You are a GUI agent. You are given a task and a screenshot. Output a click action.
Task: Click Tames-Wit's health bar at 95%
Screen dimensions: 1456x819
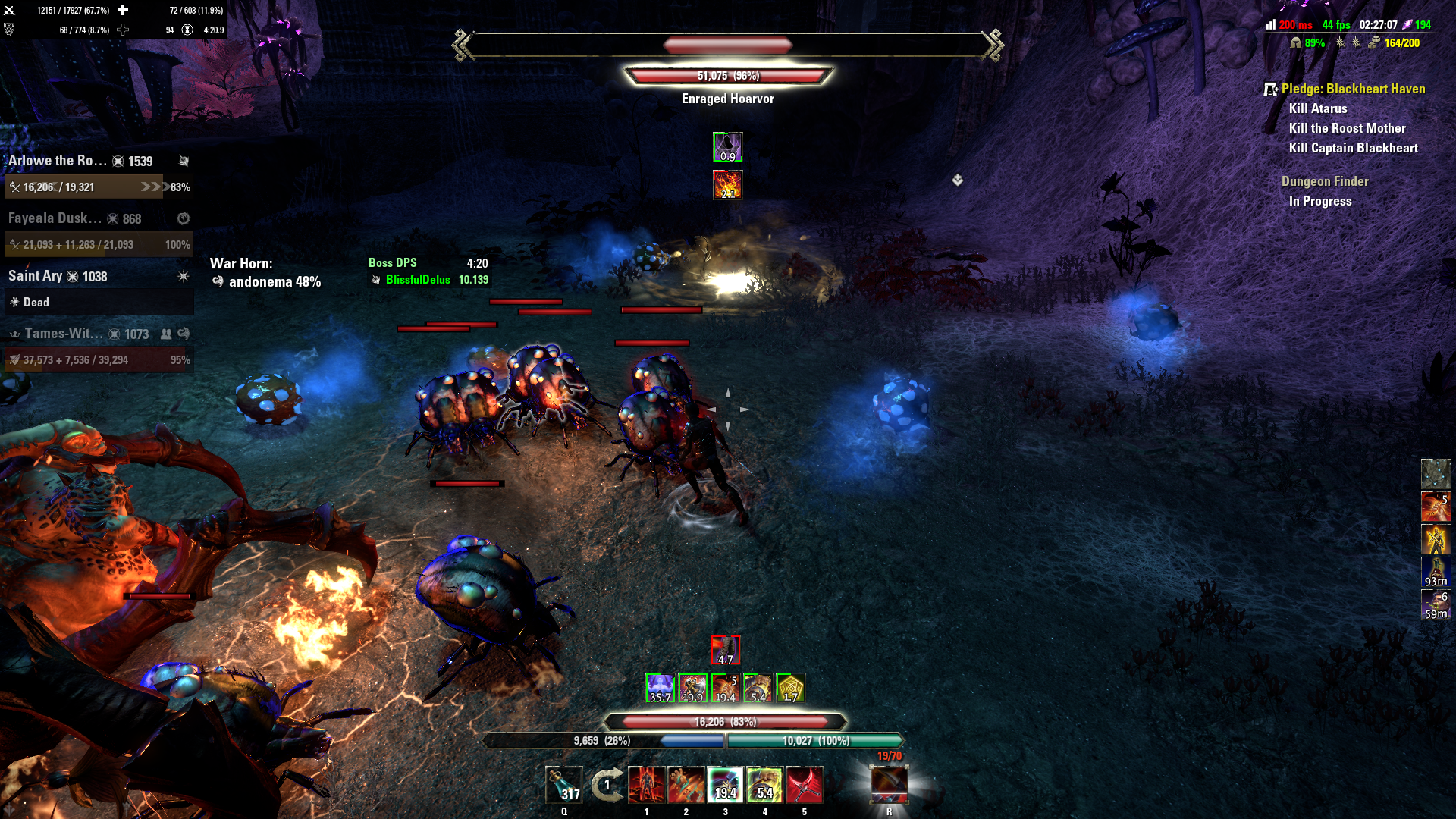(99, 359)
